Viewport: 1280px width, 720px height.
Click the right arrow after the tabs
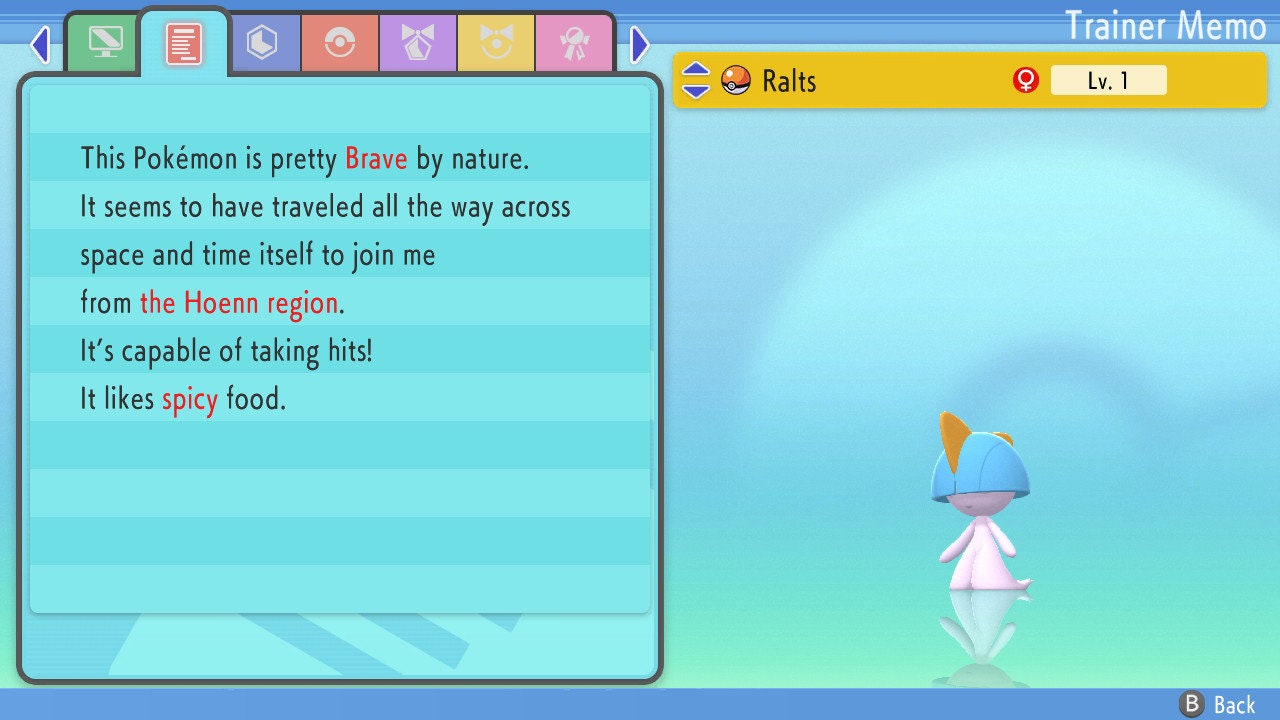click(640, 44)
